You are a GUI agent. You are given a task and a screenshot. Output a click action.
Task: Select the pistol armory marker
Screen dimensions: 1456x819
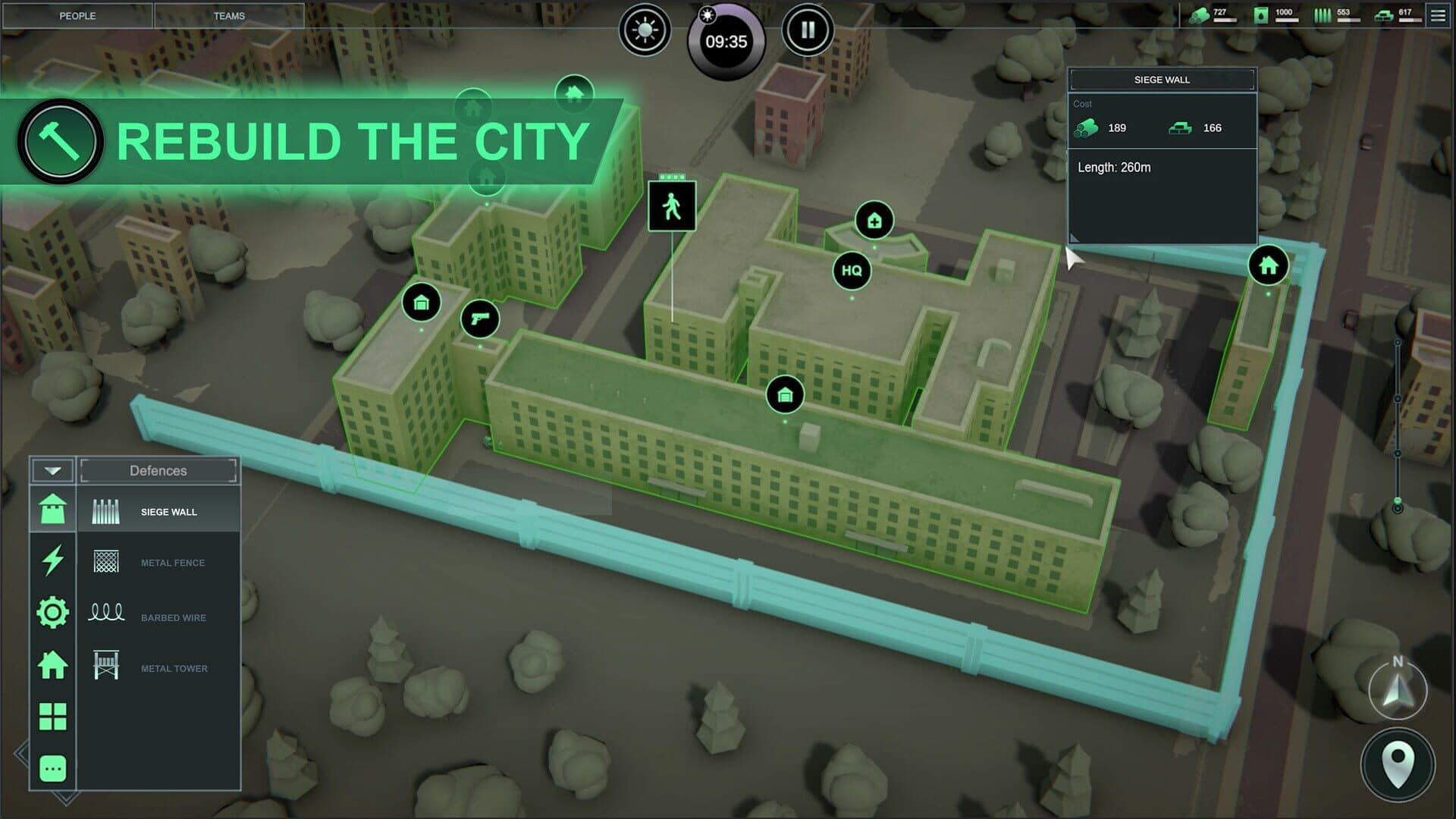coord(480,318)
